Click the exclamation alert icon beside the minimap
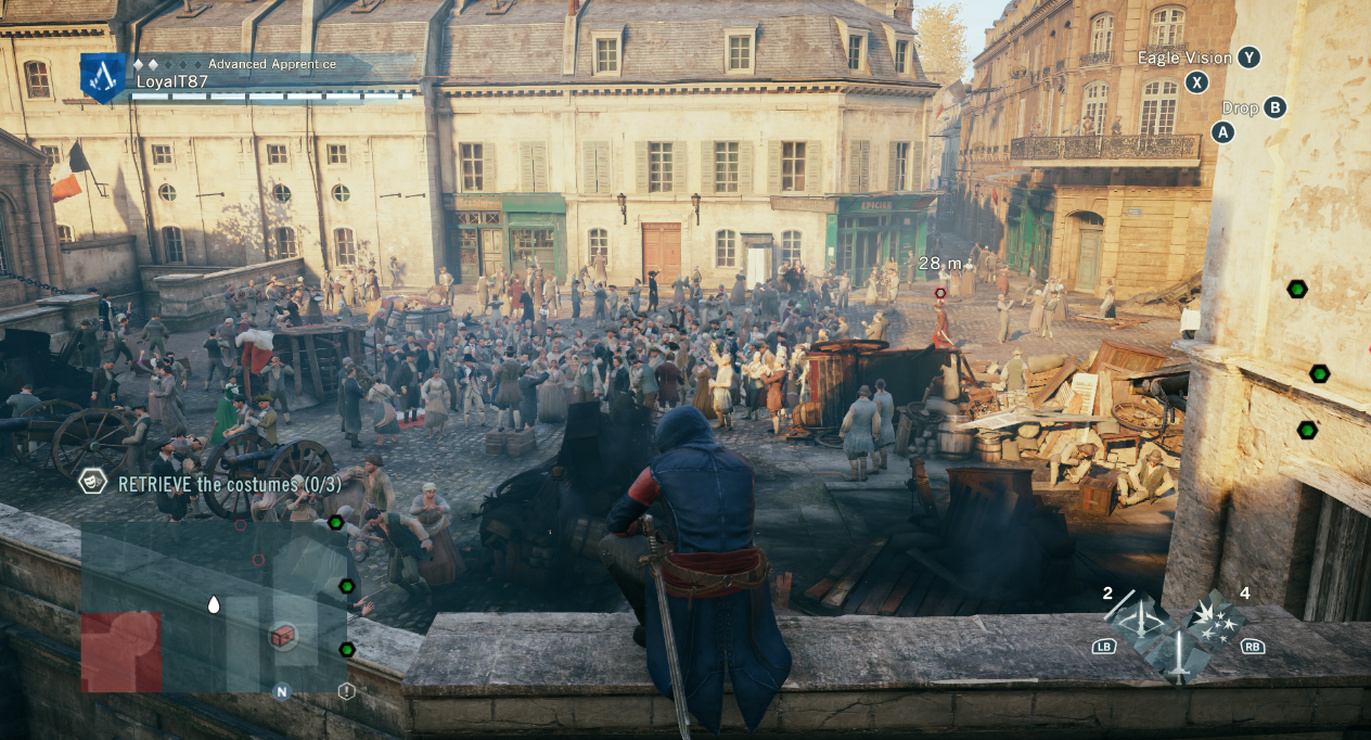Screen dimensions: 1371x740 point(346,692)
